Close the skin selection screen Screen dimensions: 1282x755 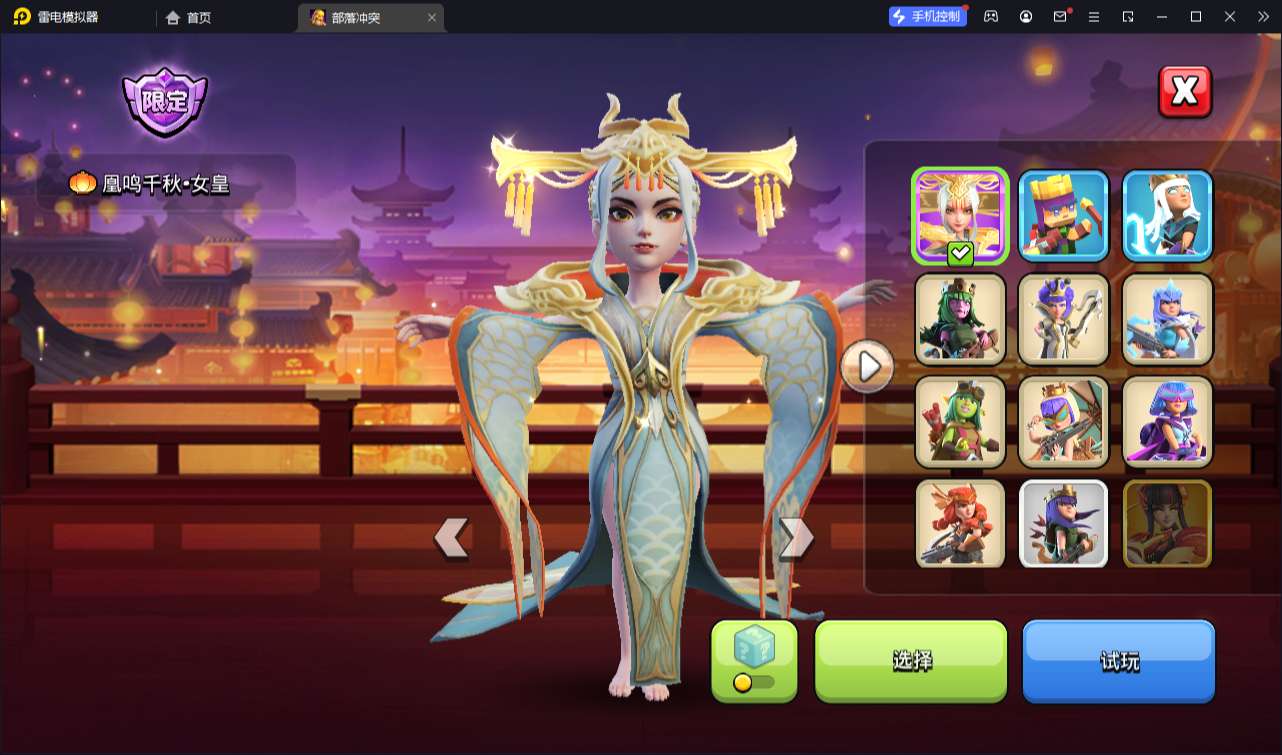pyautogui.click(x=1184, y=92)
